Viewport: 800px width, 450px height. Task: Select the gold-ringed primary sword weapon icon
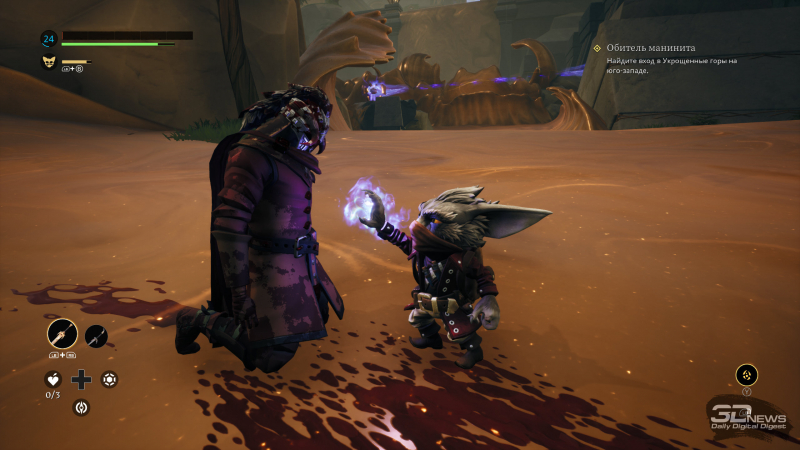tap(62, 333)
